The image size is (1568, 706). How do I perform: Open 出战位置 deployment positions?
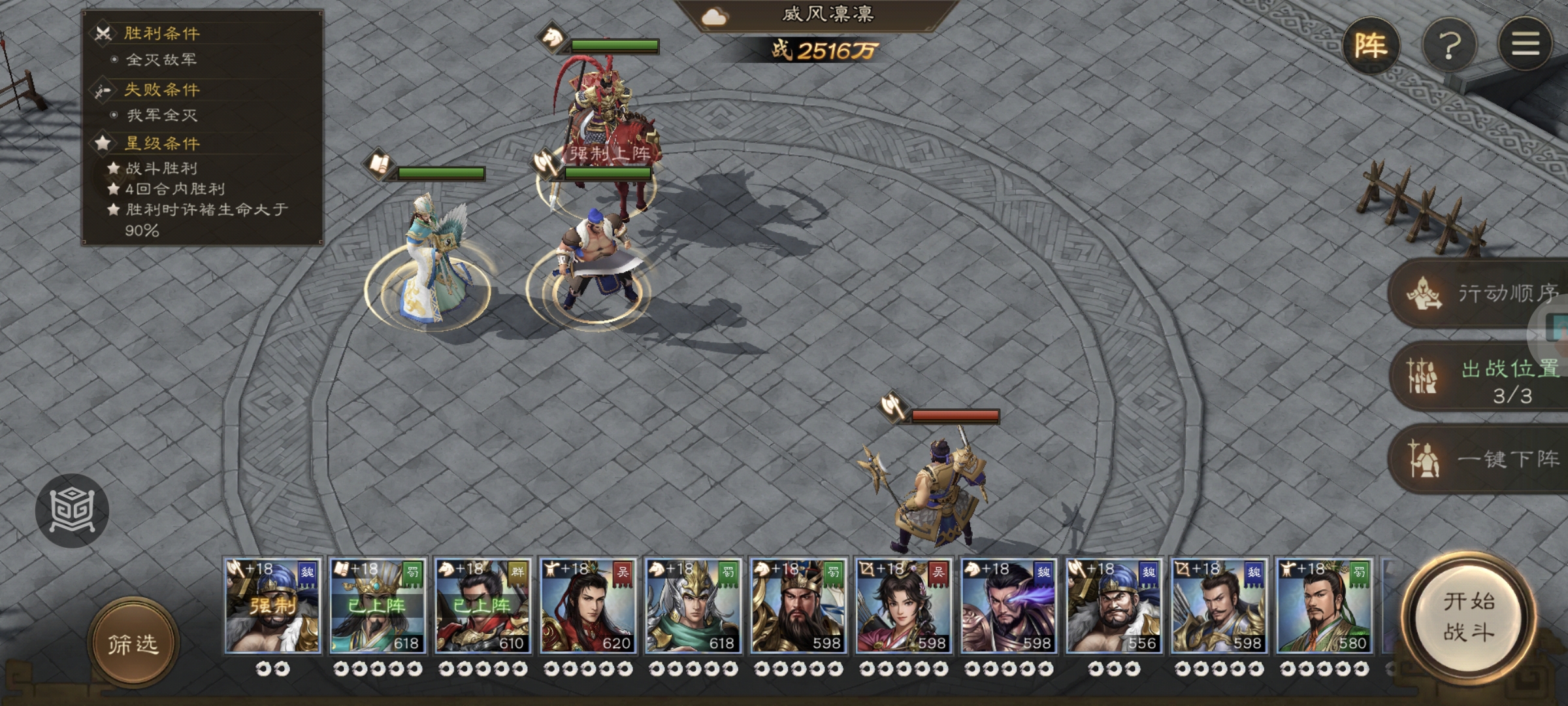click(1483, 378)
